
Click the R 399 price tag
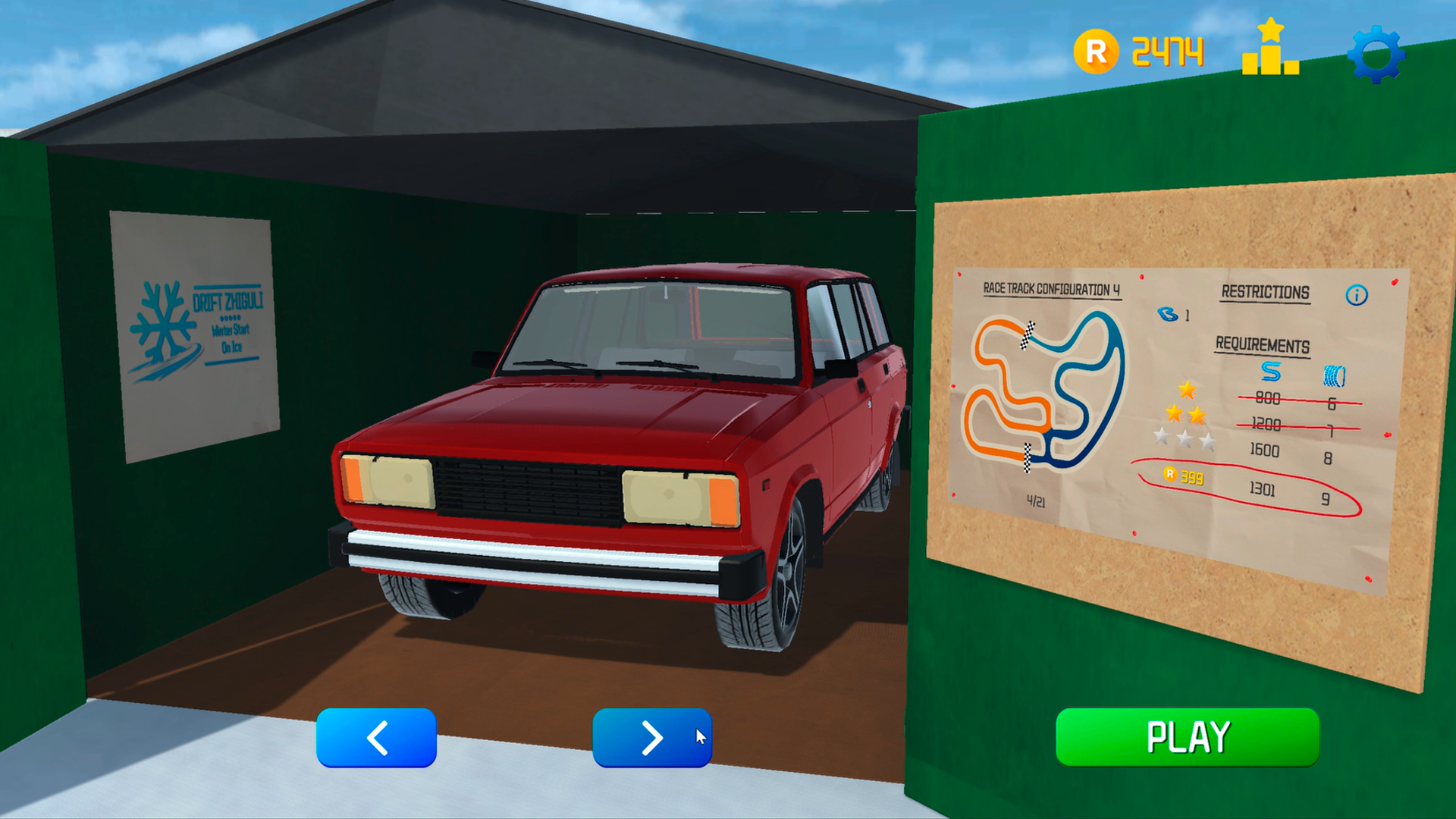[1183, 477]
